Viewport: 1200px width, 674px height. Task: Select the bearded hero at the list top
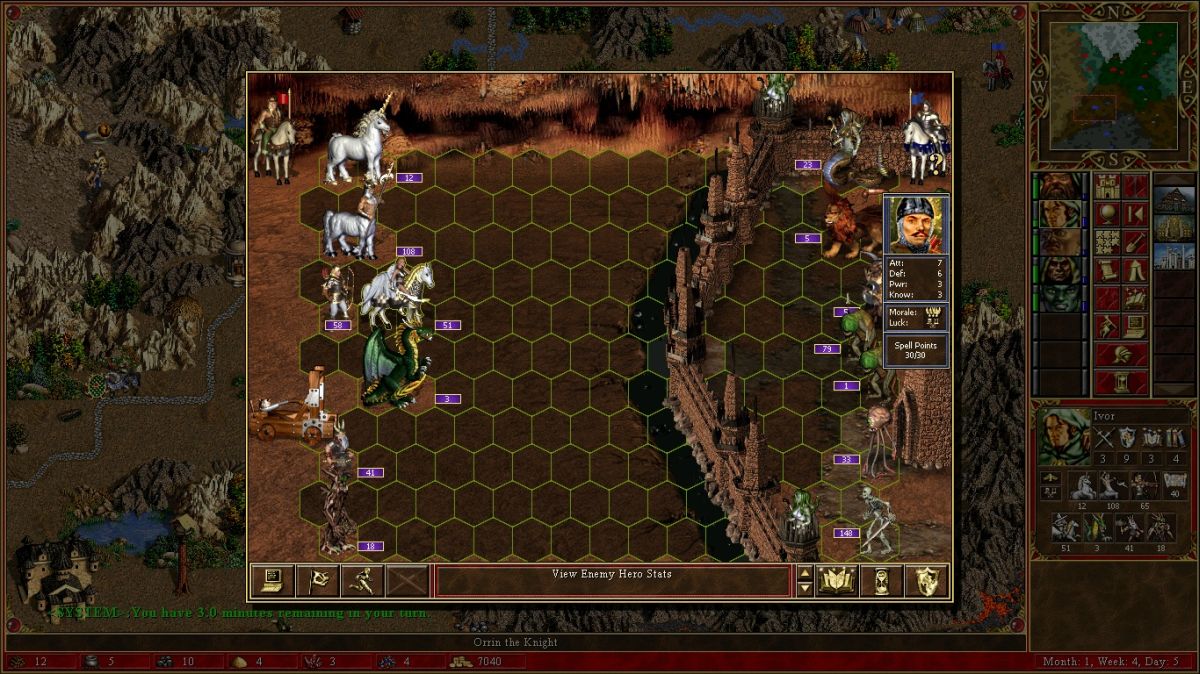1059,186
